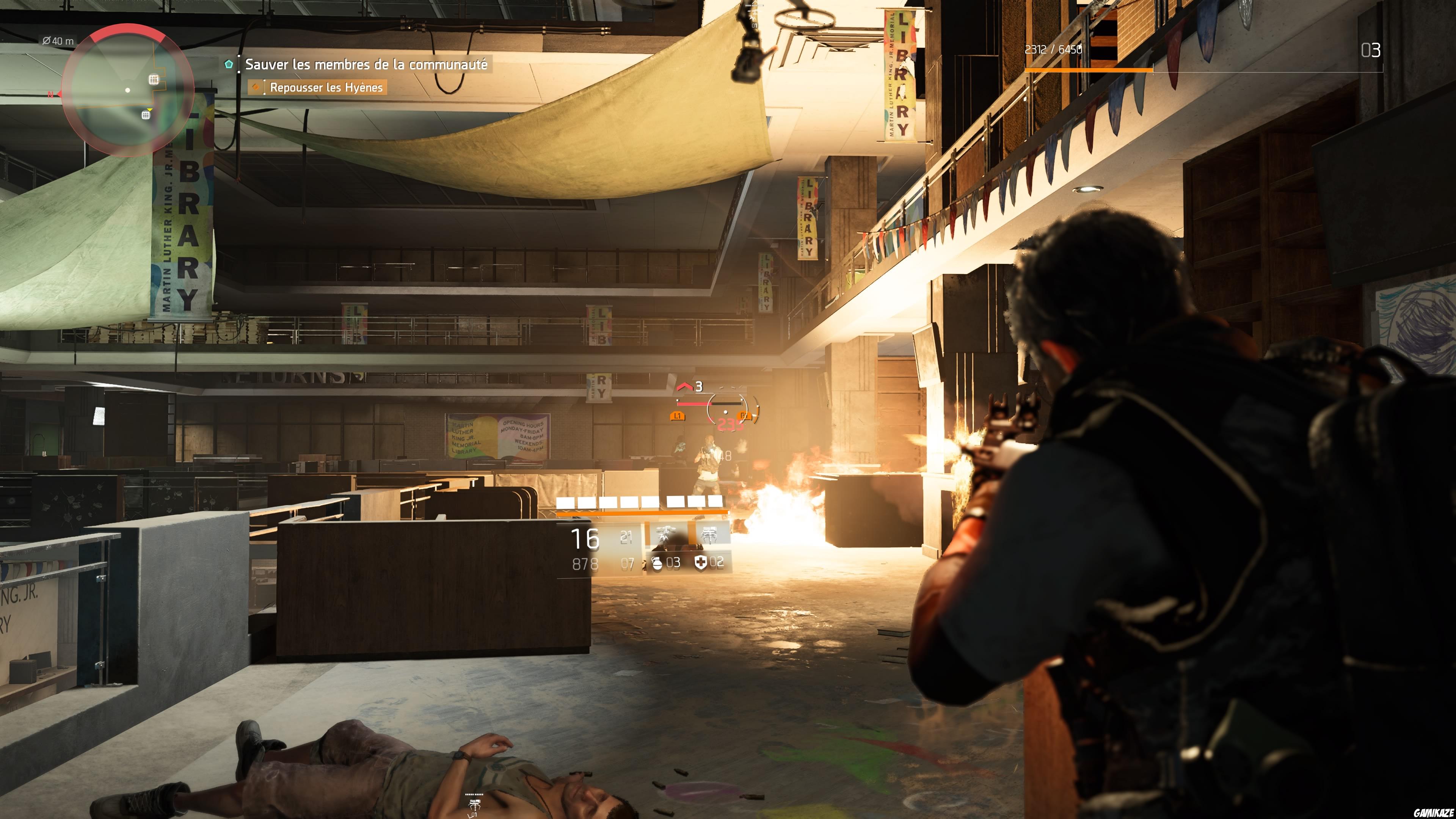This screenshot has height=819, width=1456.
Task: Click the blue diamond objective icon
Action: click(230, 65)
